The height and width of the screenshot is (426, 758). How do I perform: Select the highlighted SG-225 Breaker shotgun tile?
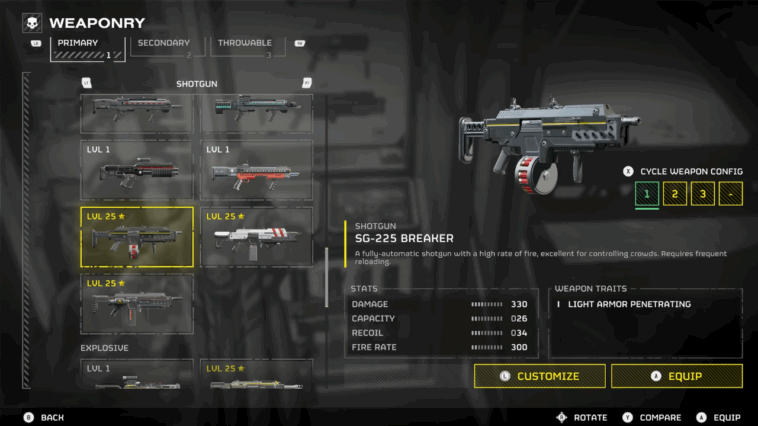pos(137,237)
